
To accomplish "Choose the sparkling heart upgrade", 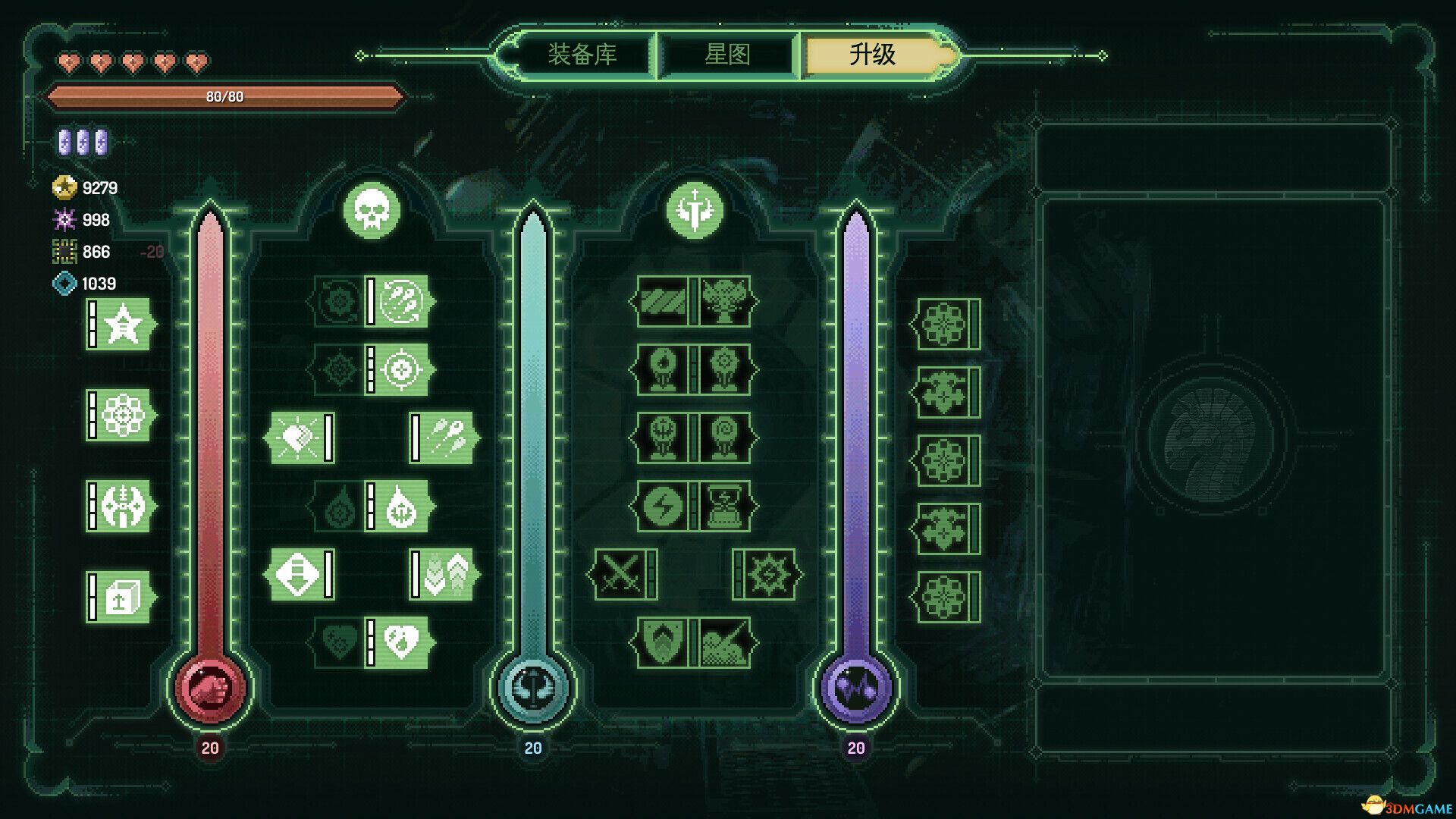I will pos(297,438).
